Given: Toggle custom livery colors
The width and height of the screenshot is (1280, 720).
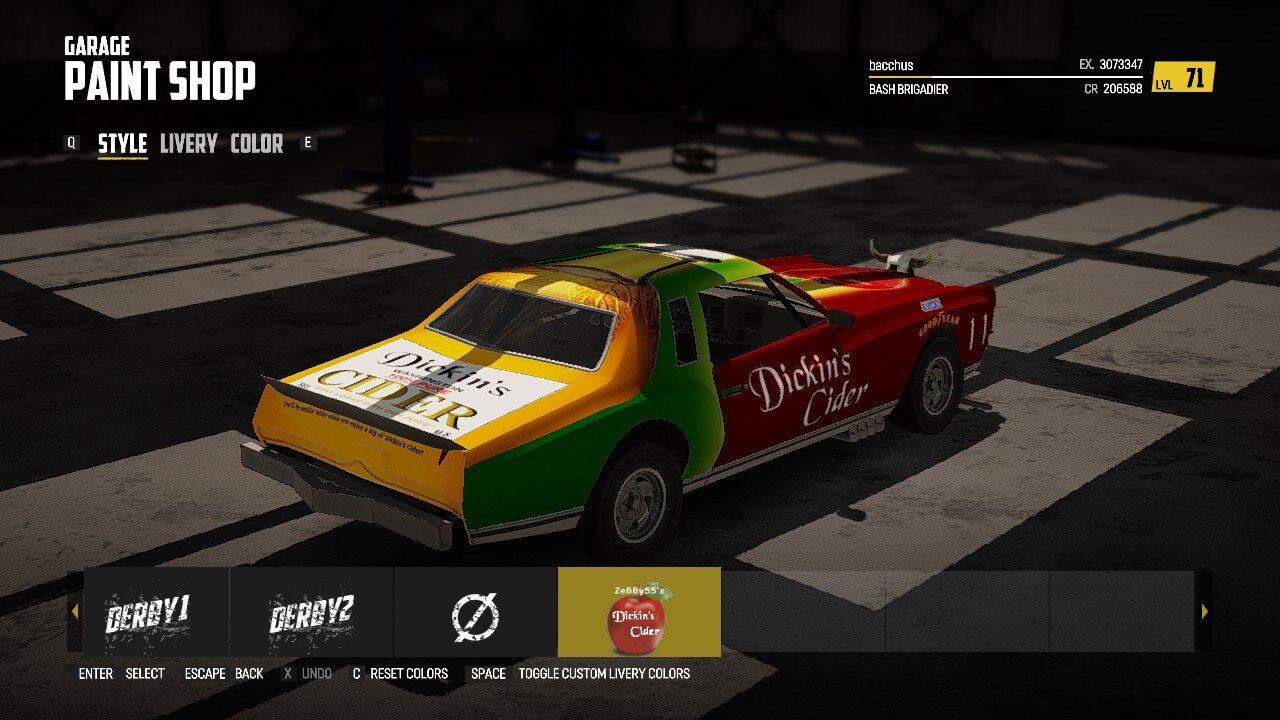Looking at the screenshot, I should coord(603,674).
